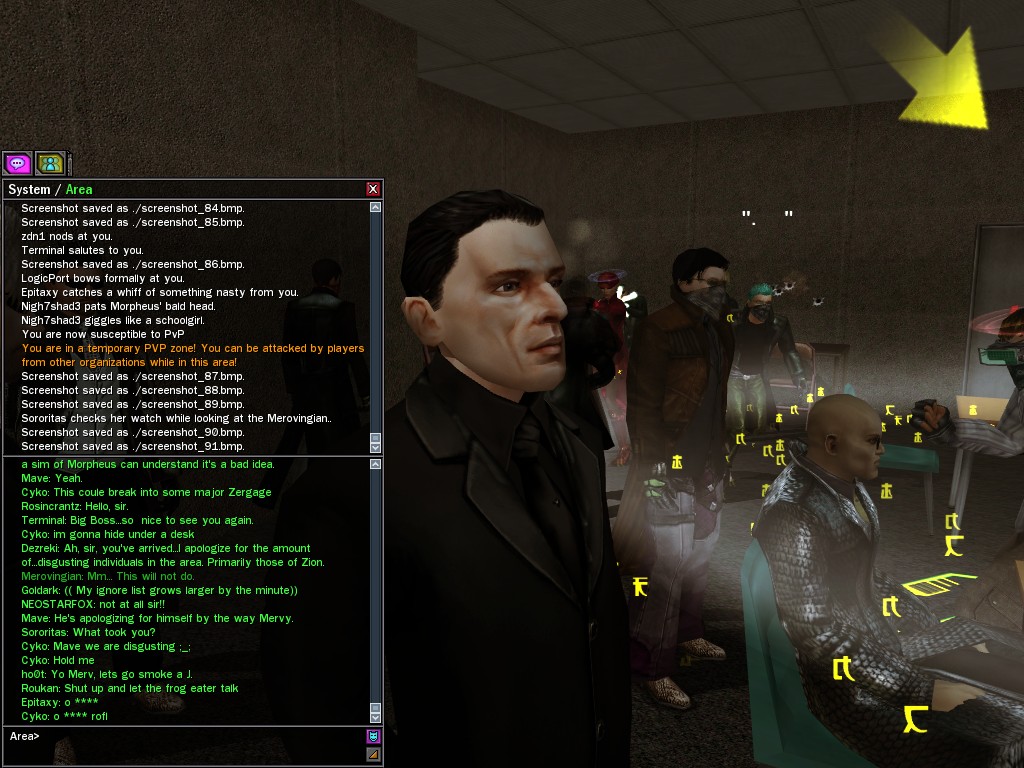Select the System channel label in title

pos(29,189)
